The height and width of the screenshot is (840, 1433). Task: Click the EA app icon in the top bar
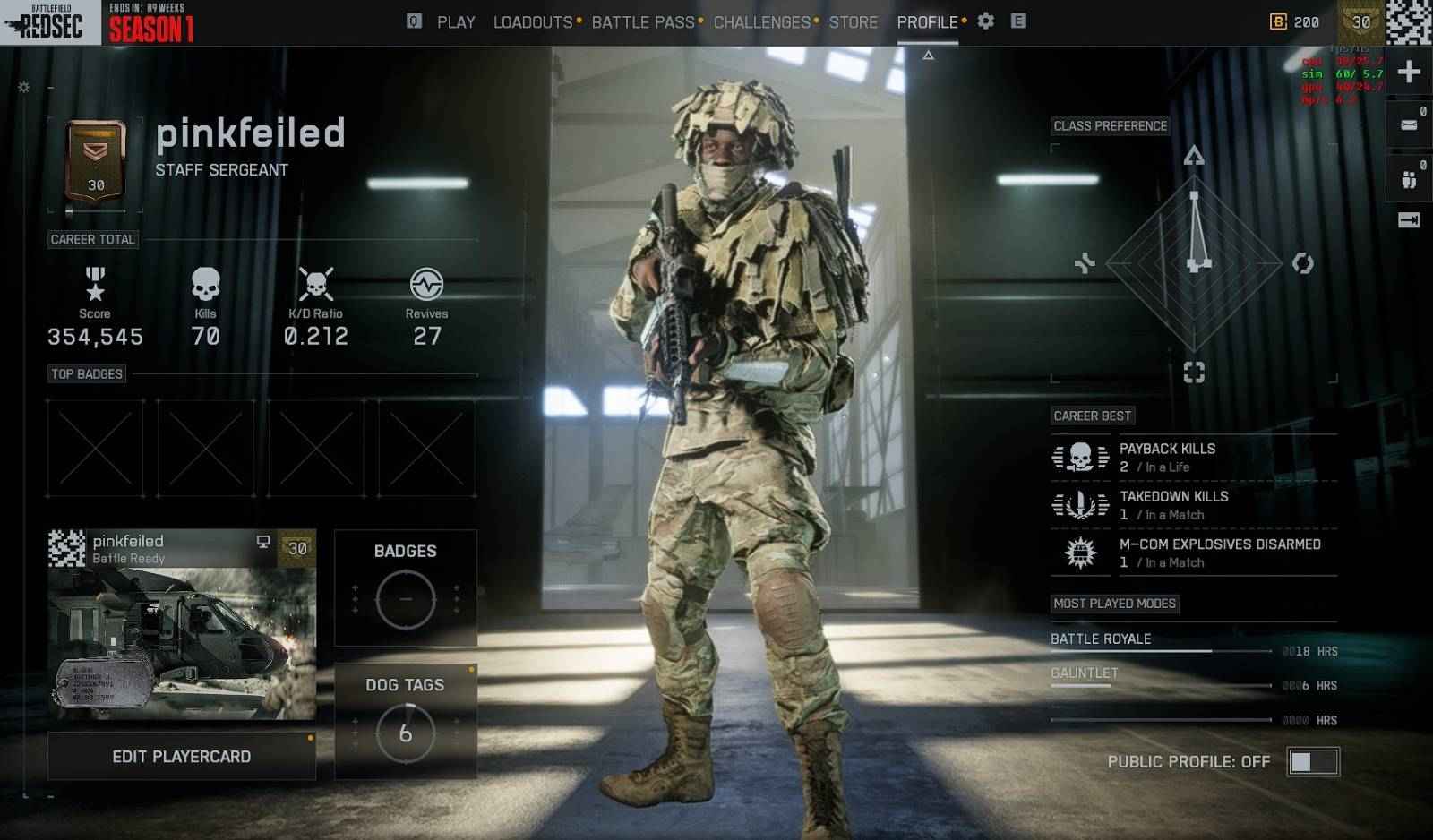(x=1017, y=21)
